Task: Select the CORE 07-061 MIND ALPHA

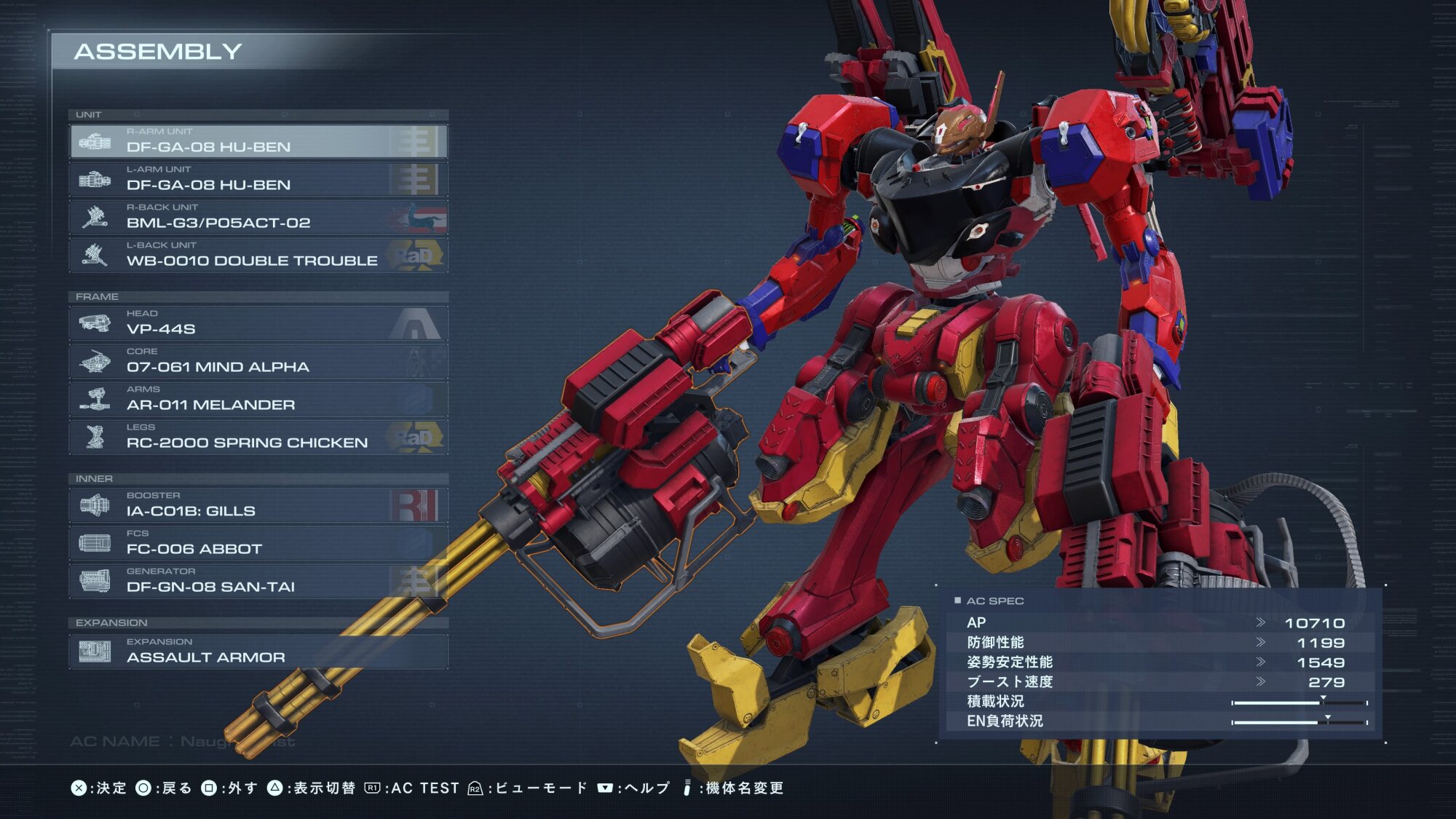Action: click(x=258, y=361)
